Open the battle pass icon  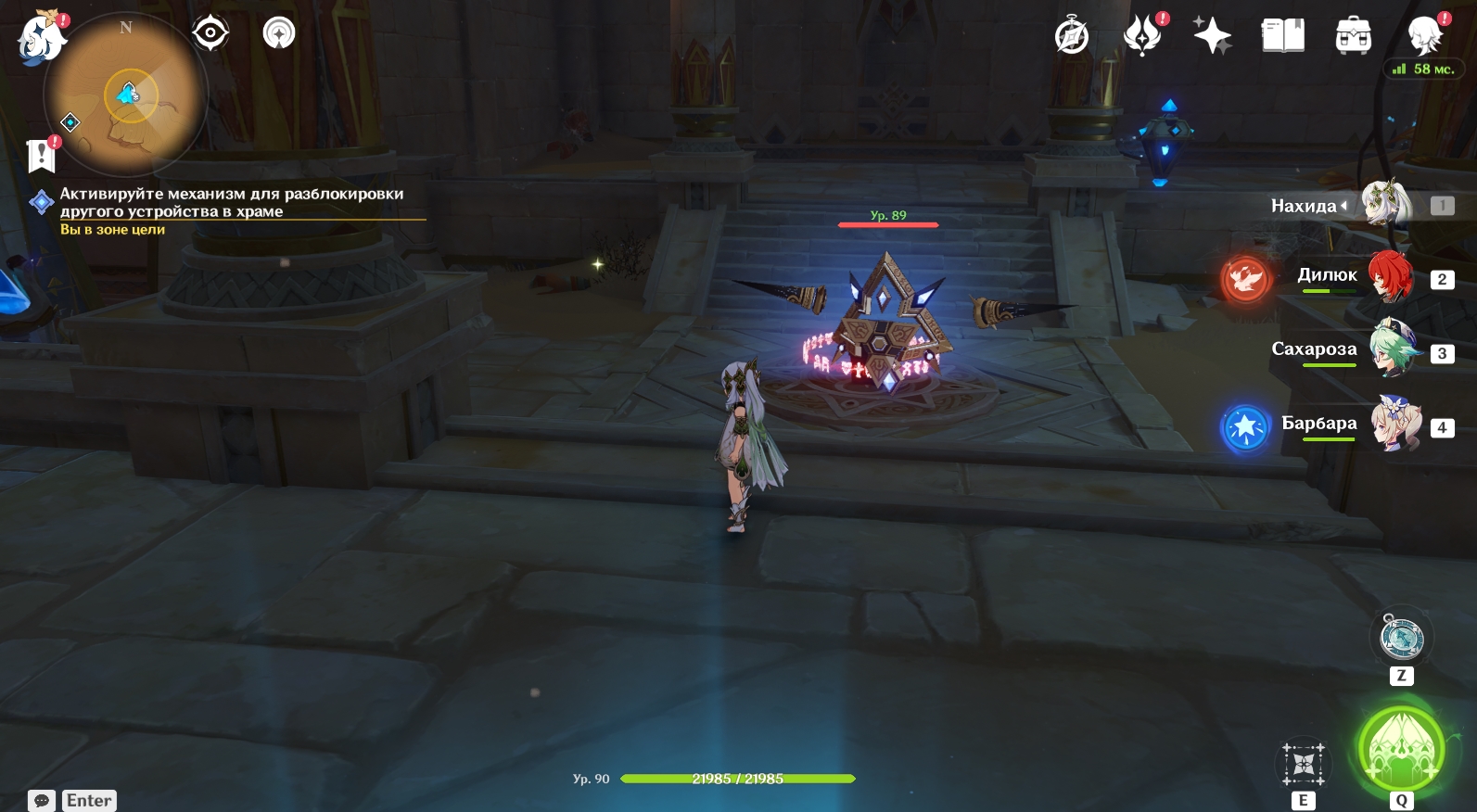click(x=1142, y=36)
